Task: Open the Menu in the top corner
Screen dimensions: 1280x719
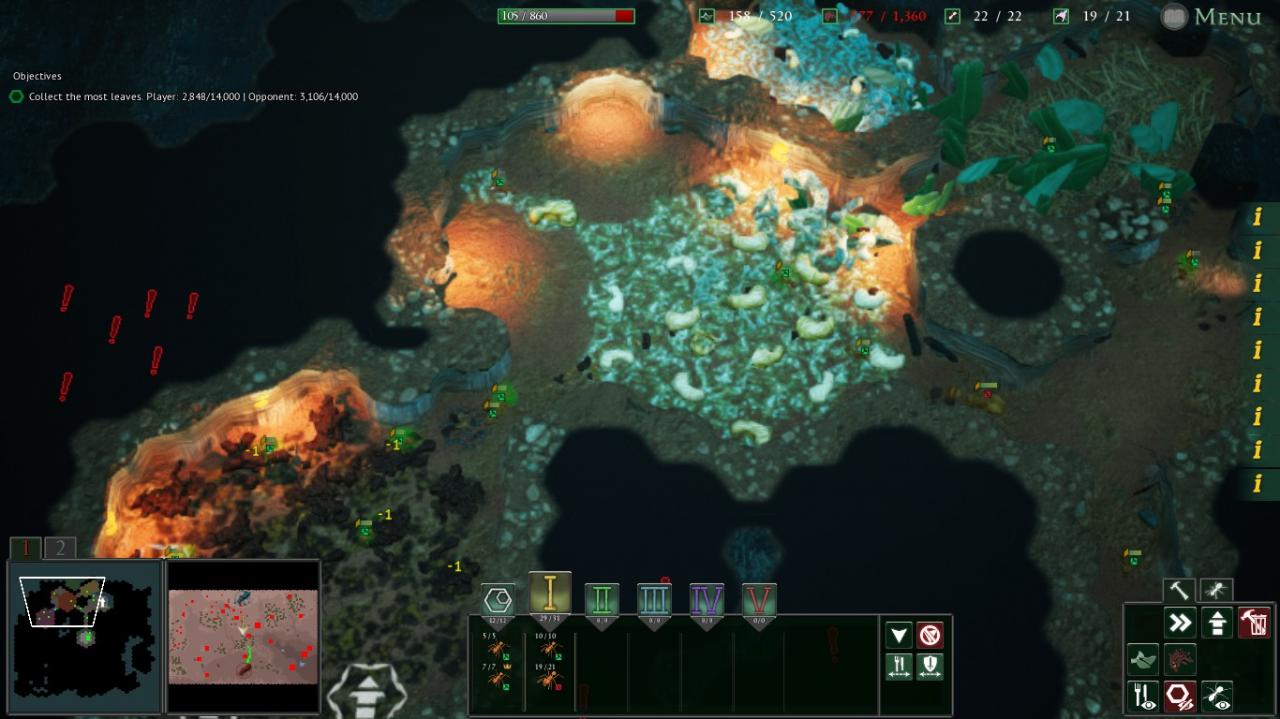Action: coord(1213,17)
